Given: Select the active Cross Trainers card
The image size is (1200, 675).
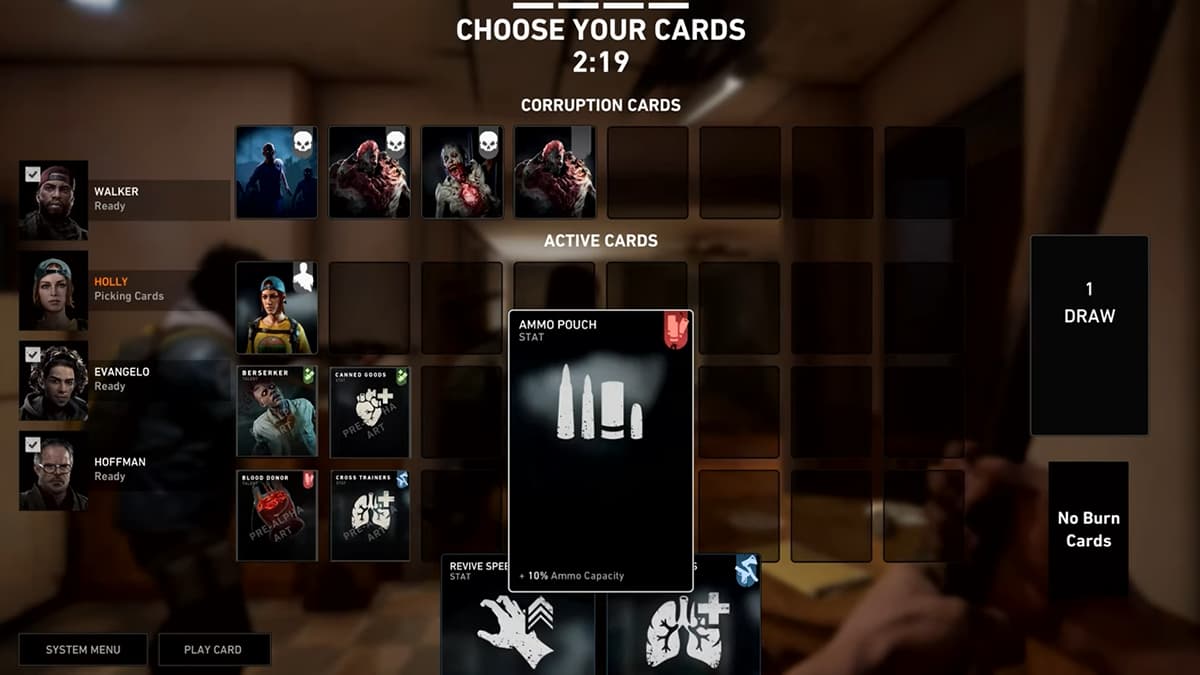Looking at the screenshot, I should 370,515.
